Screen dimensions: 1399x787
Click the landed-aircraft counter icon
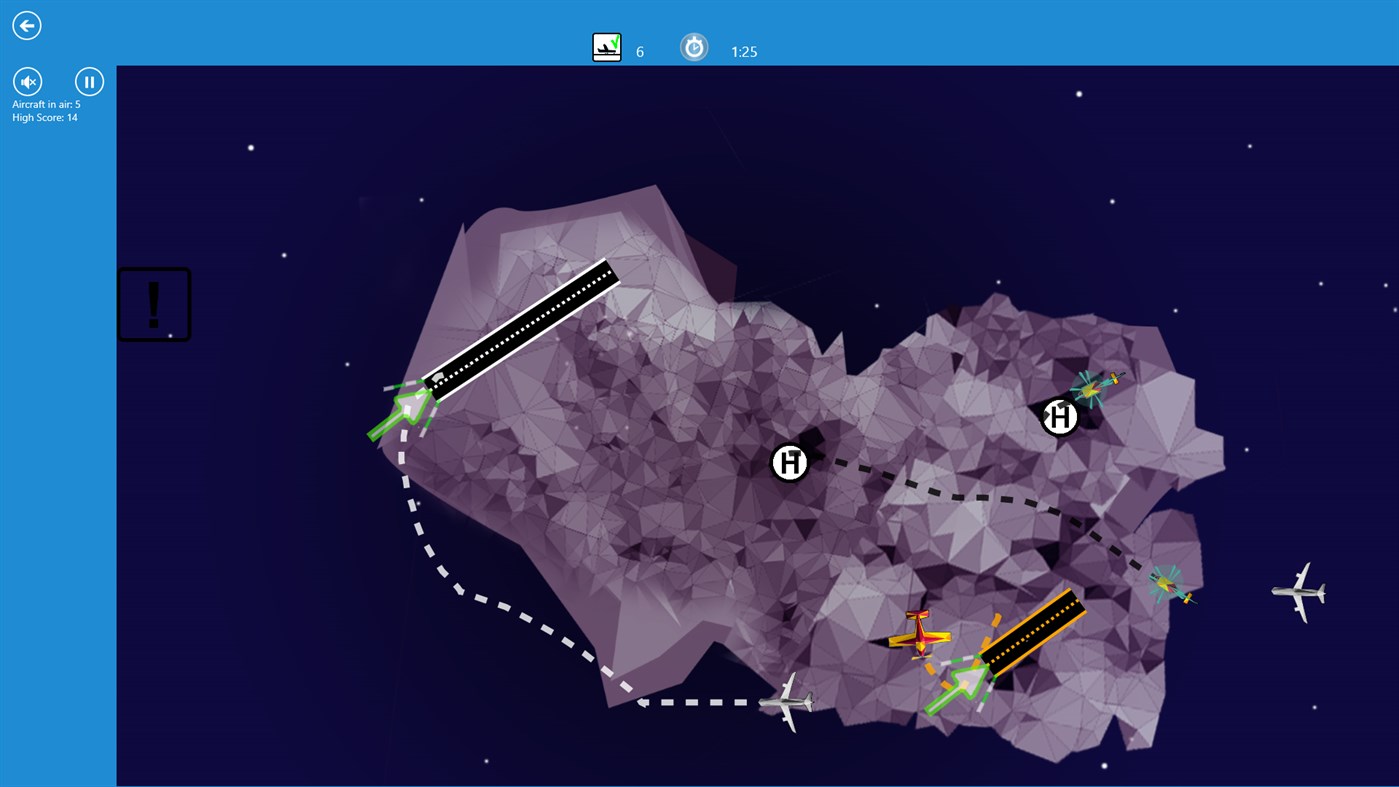click(x=606, y=46)
